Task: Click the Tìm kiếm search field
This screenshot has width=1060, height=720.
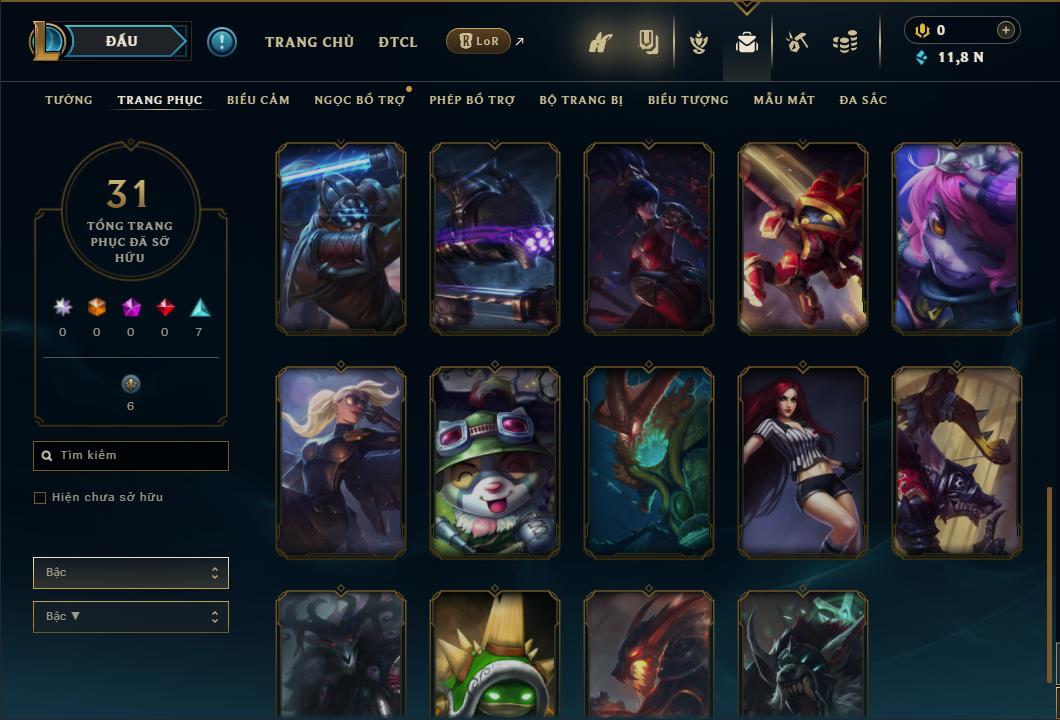Action: click(131, 456)
